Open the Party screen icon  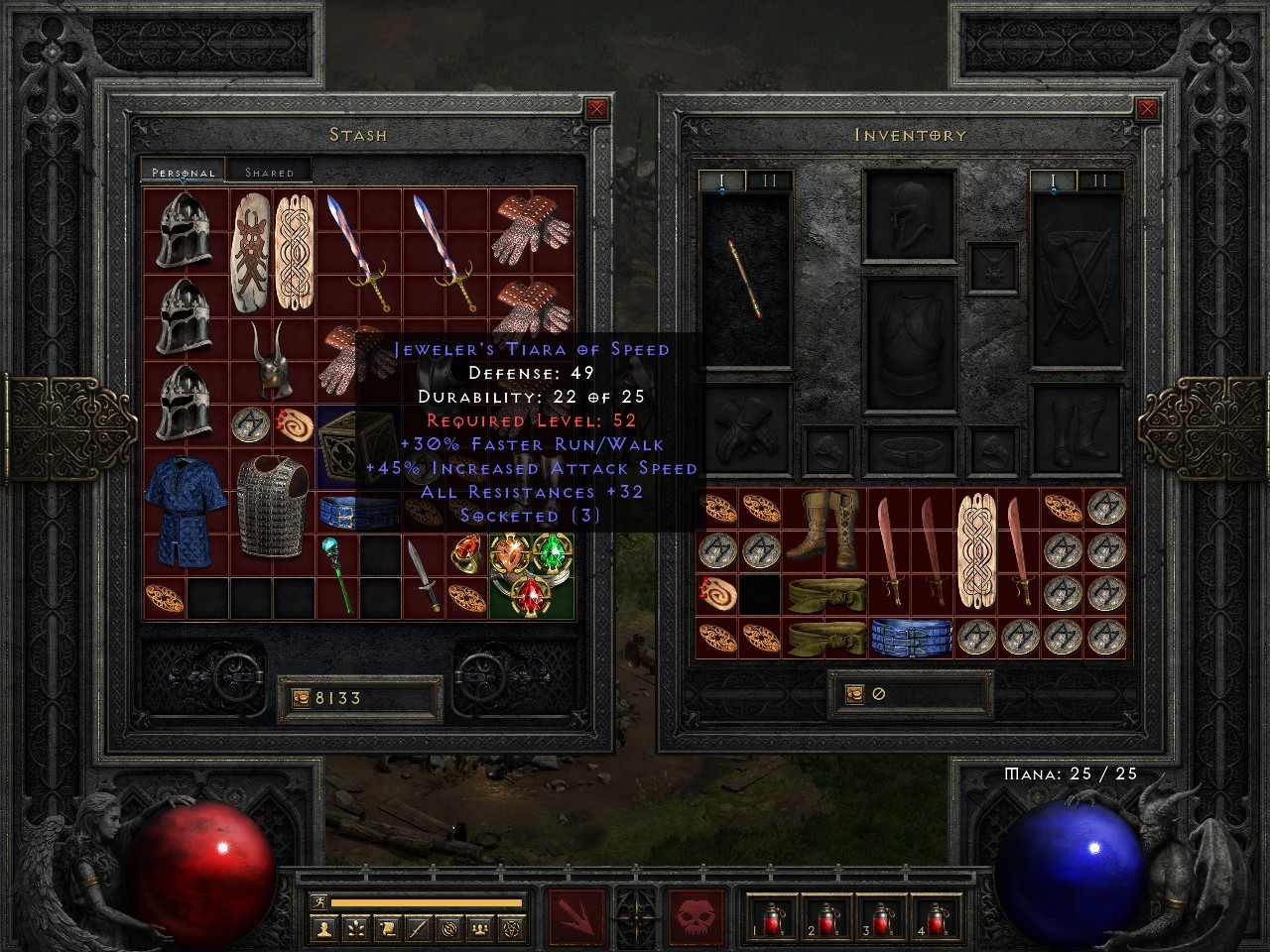tap(479, 930)
